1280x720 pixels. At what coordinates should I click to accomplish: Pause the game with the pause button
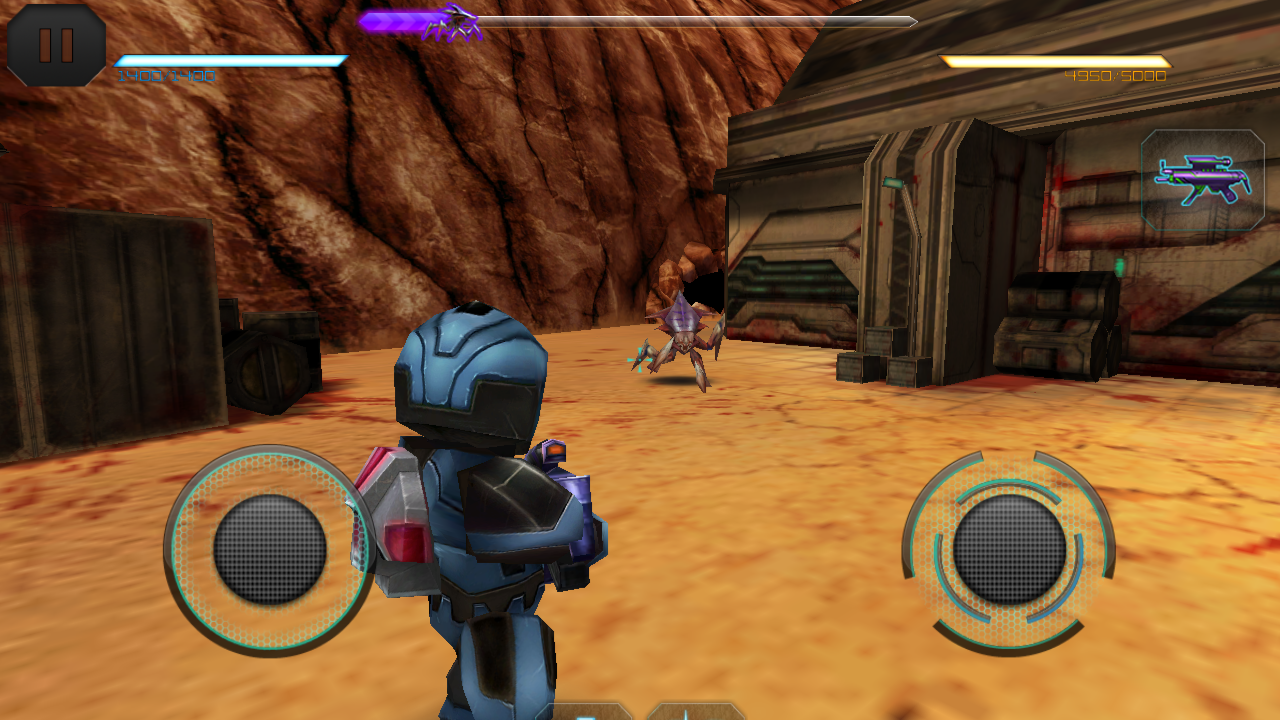(56, 45)
